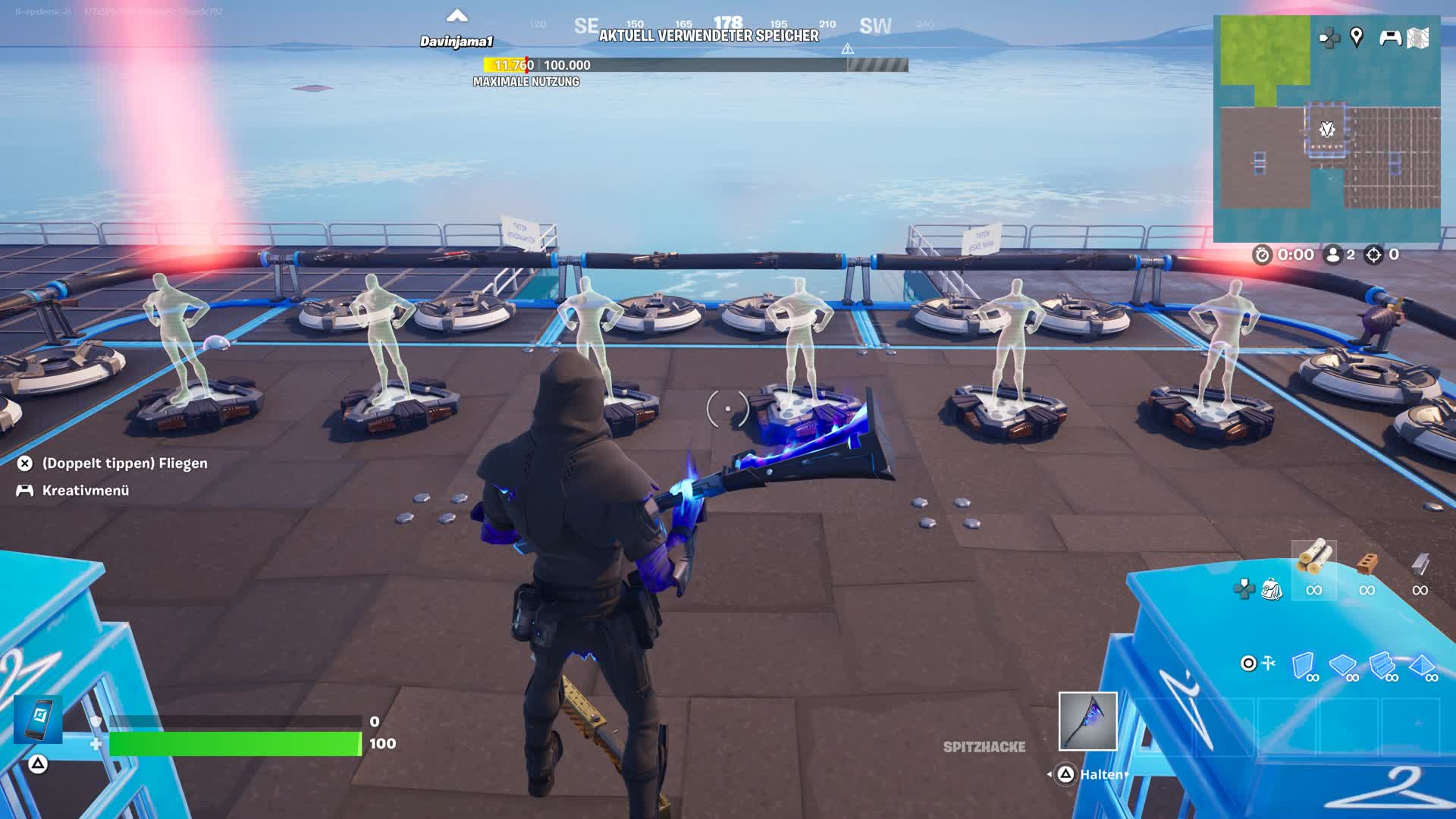Click the Kreativmenü entry
The image size is (1456, 819).
pyautogui.click(x=85, y=491)
